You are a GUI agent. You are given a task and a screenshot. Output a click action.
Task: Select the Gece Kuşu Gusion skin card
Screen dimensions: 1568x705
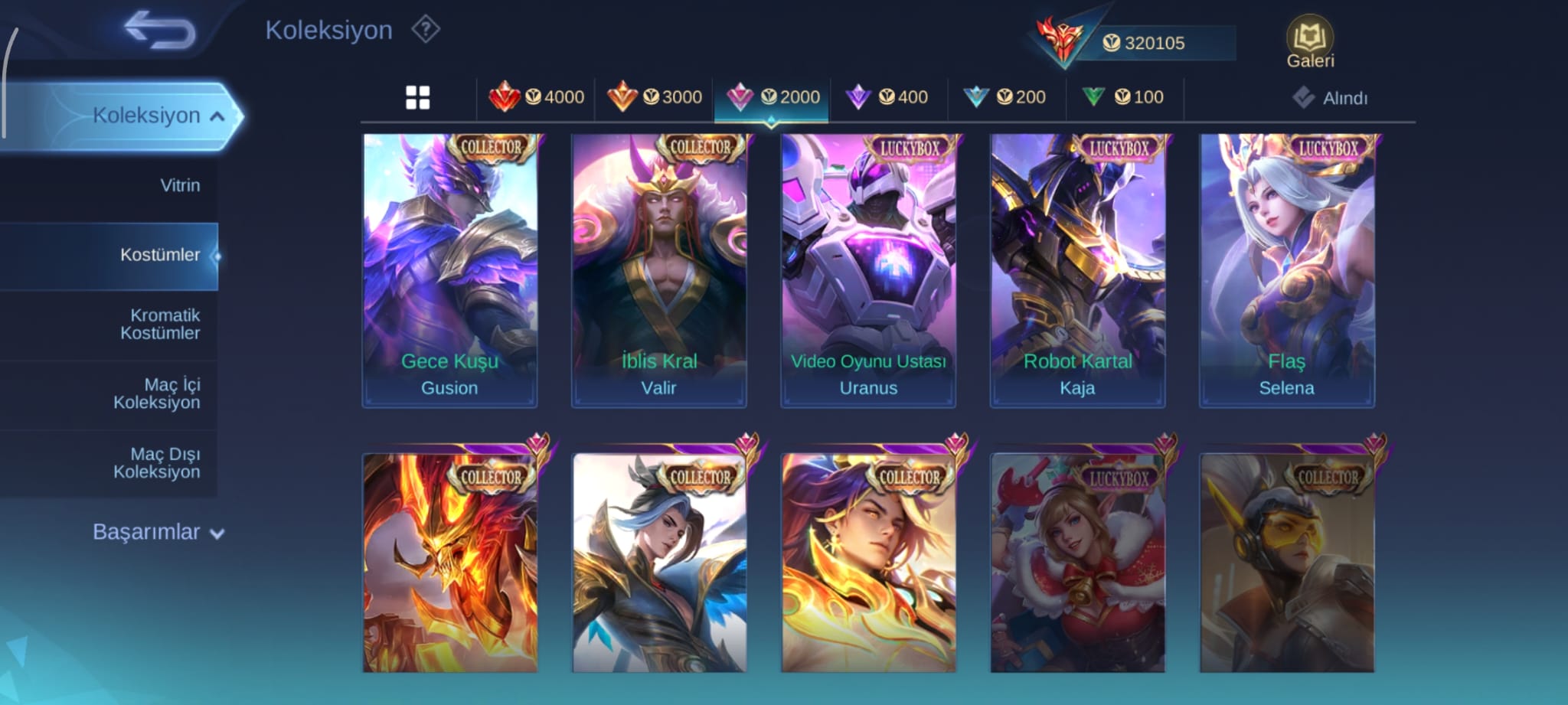tap(449, 270)
